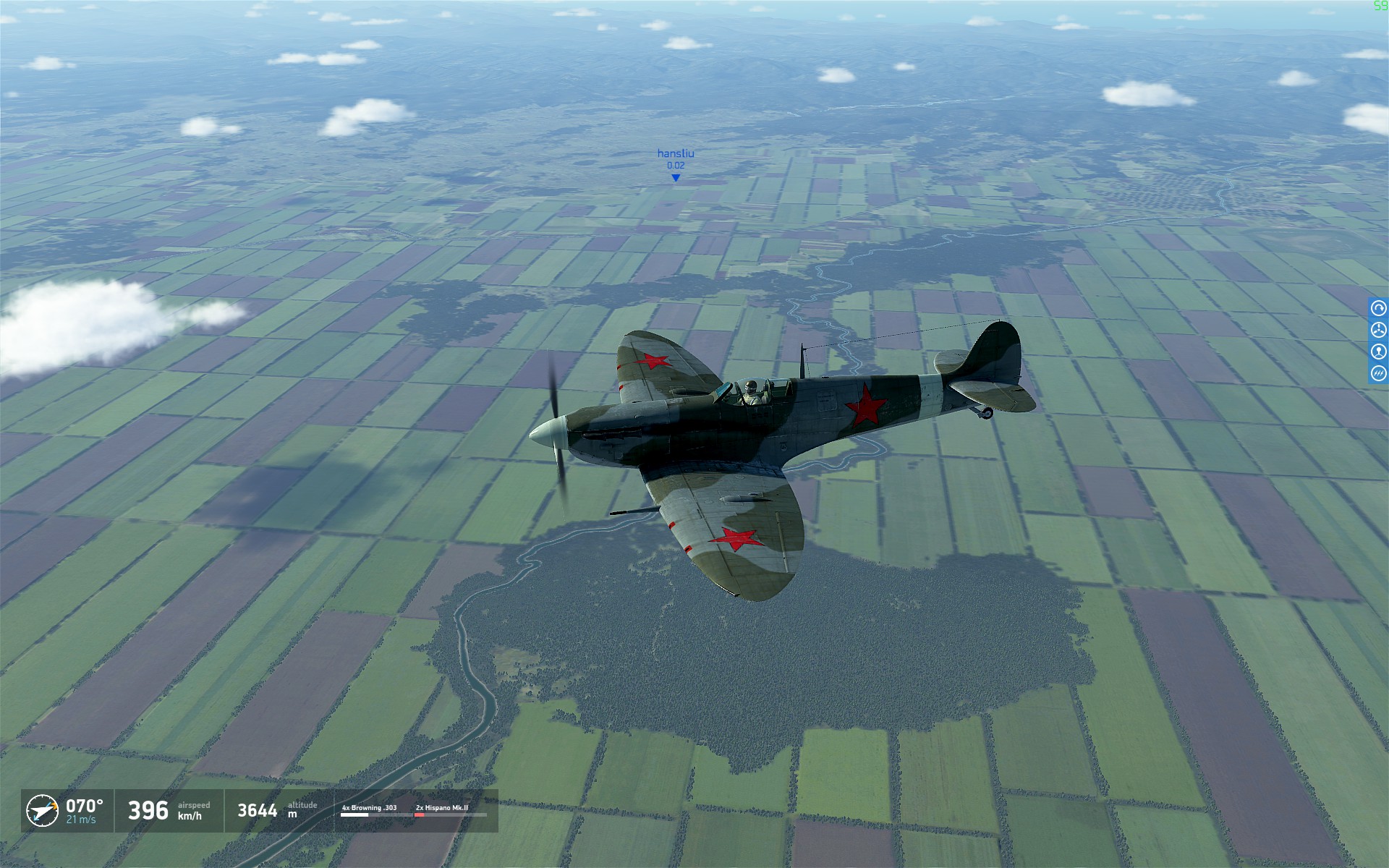Click the curved arrow icon in side panel

1378,308
